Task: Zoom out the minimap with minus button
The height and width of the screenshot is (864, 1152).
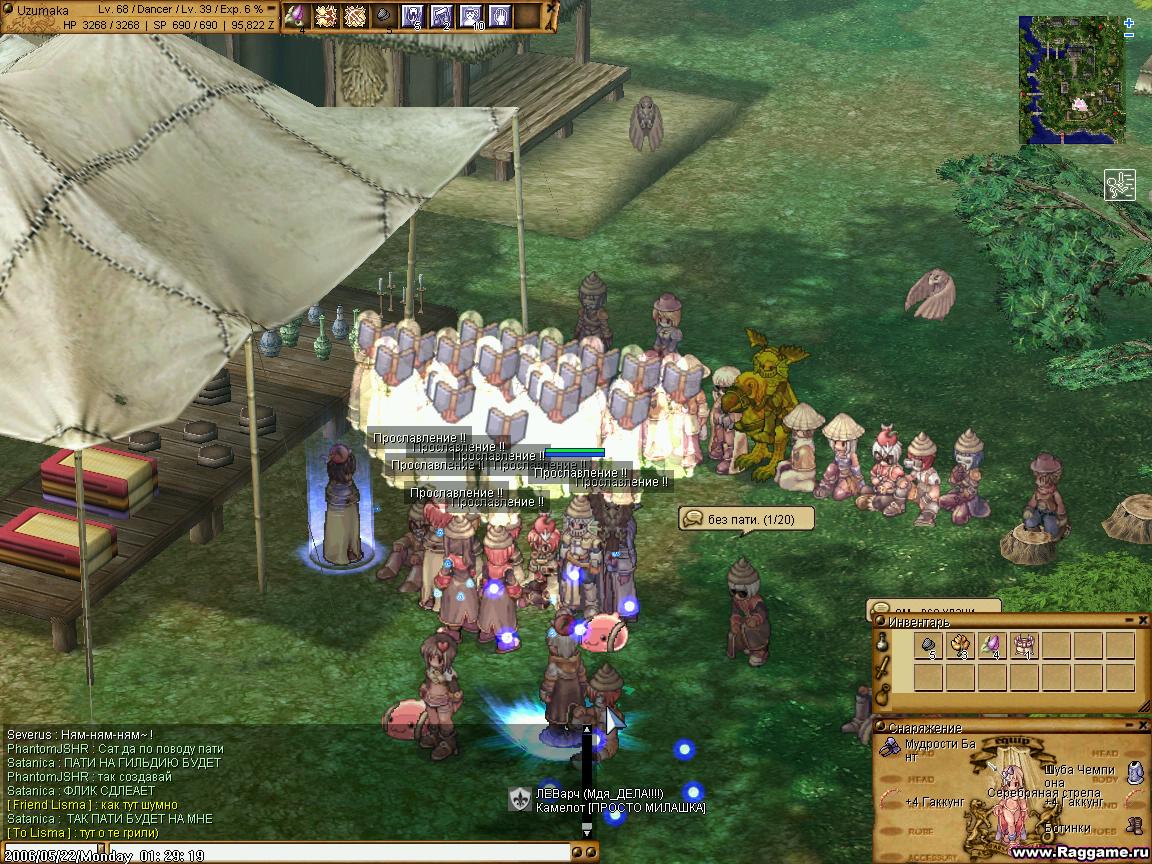Action: [x=1129, y=35]
